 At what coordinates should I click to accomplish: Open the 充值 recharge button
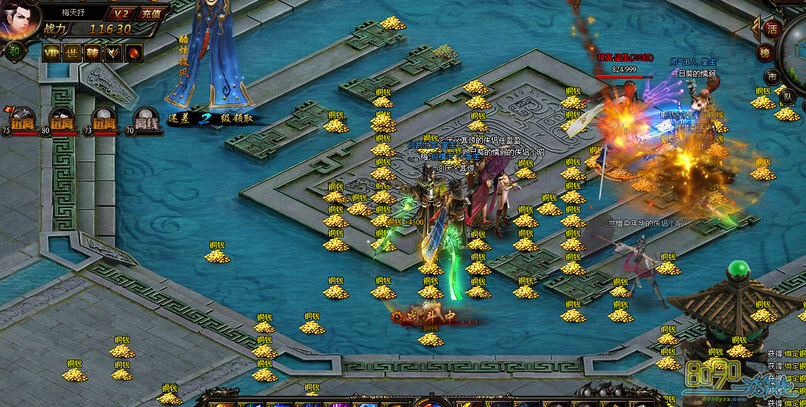[x=151, y=13]
